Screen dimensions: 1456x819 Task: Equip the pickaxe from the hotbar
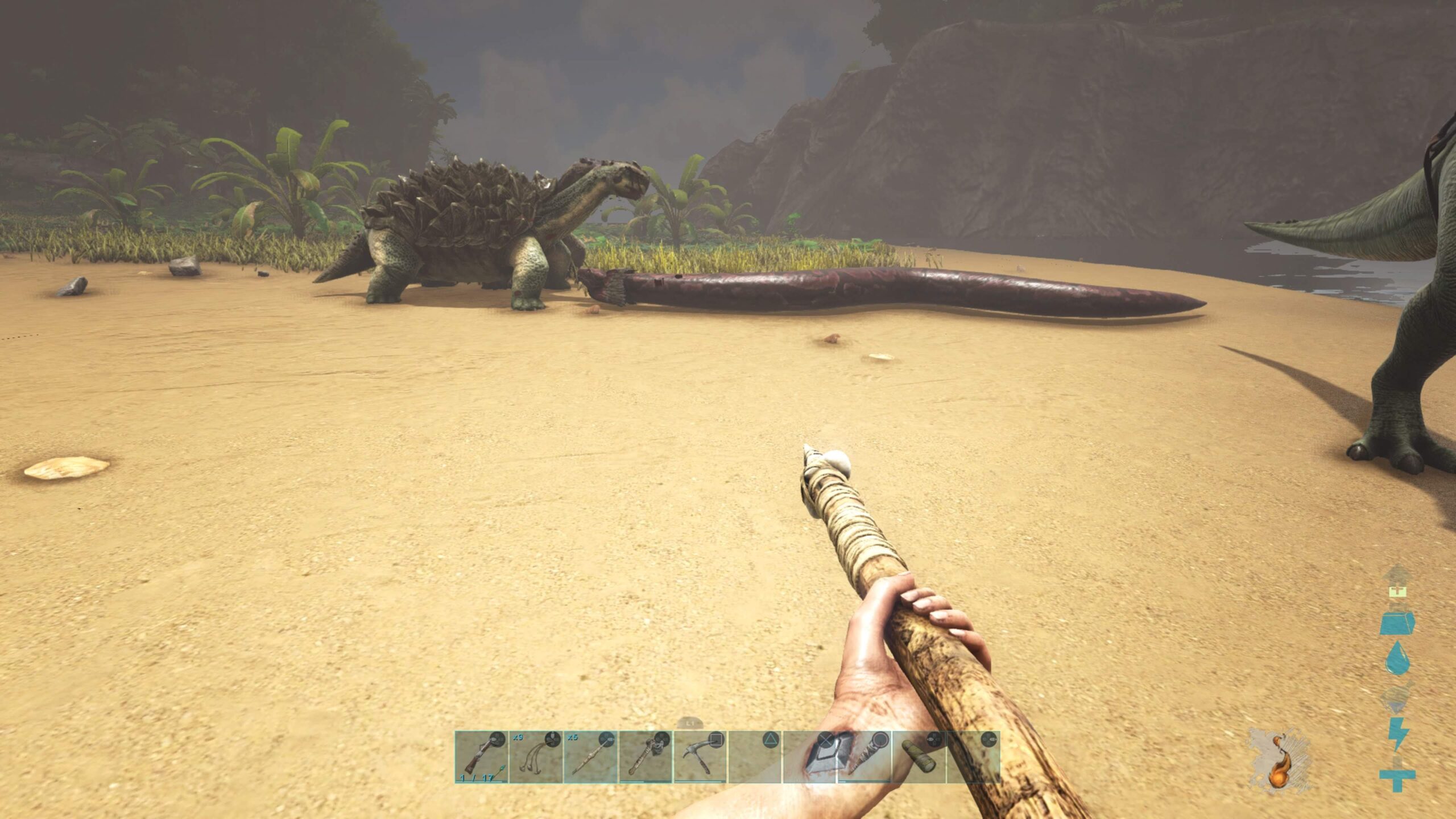click(x=700, y=757)
